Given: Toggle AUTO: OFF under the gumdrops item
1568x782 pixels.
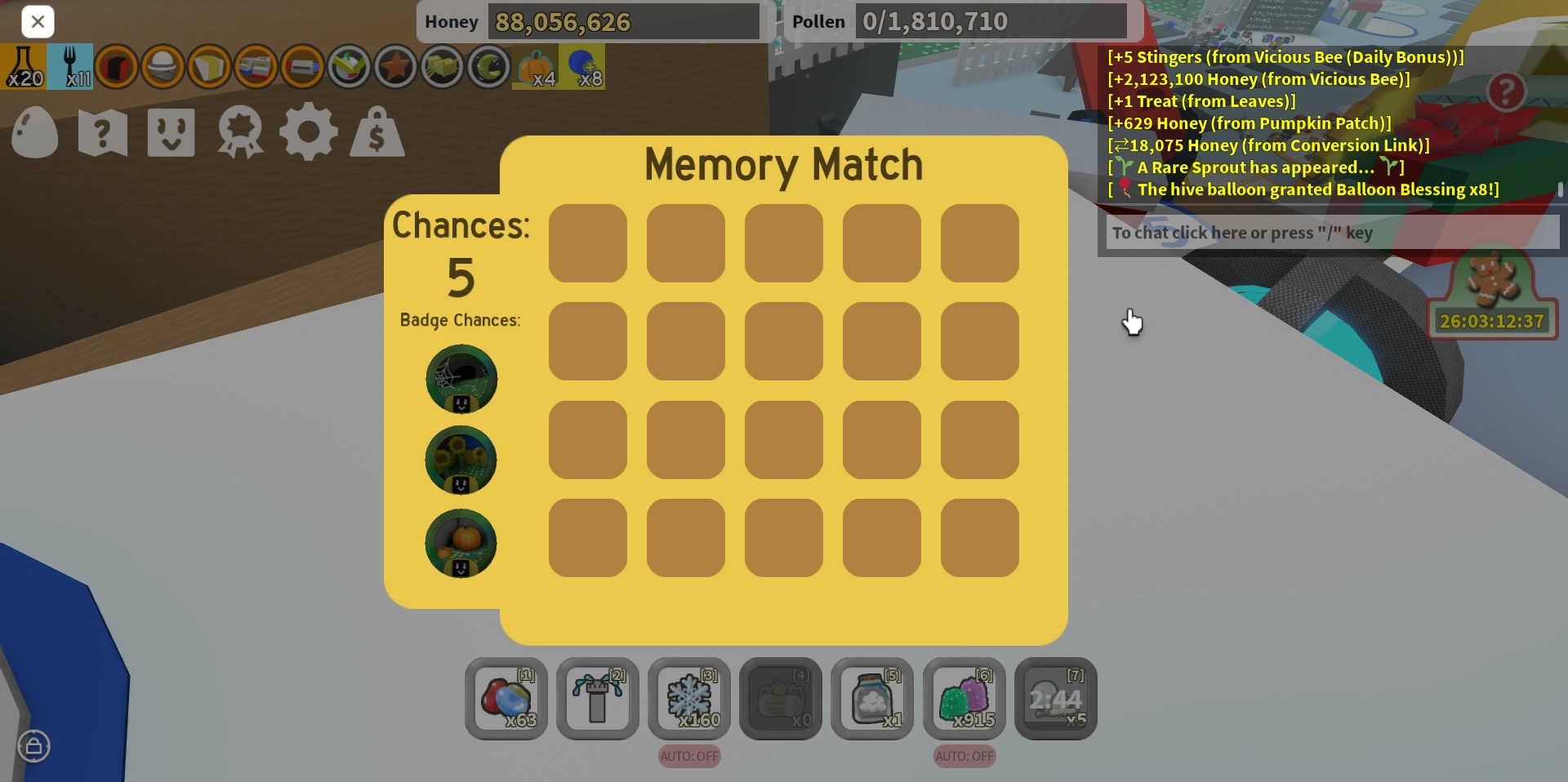Looking at the screenshot, I should (x=964, y=756).
